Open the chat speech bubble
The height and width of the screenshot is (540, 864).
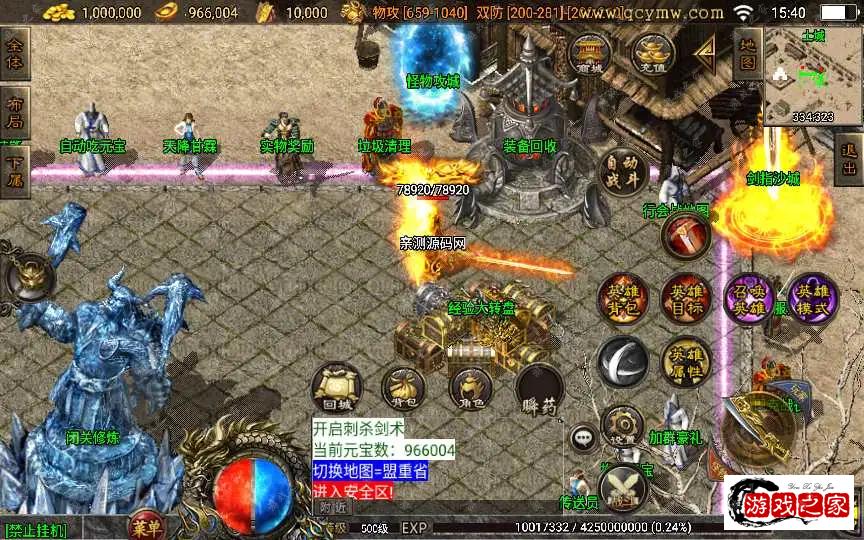584,437
